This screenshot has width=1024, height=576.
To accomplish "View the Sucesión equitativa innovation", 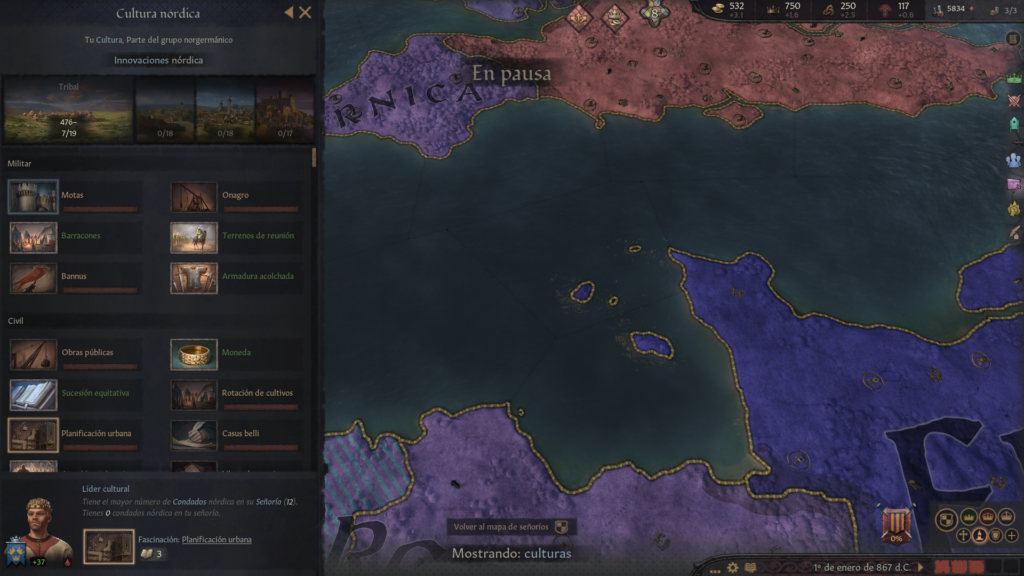I will tap(34, 394).
